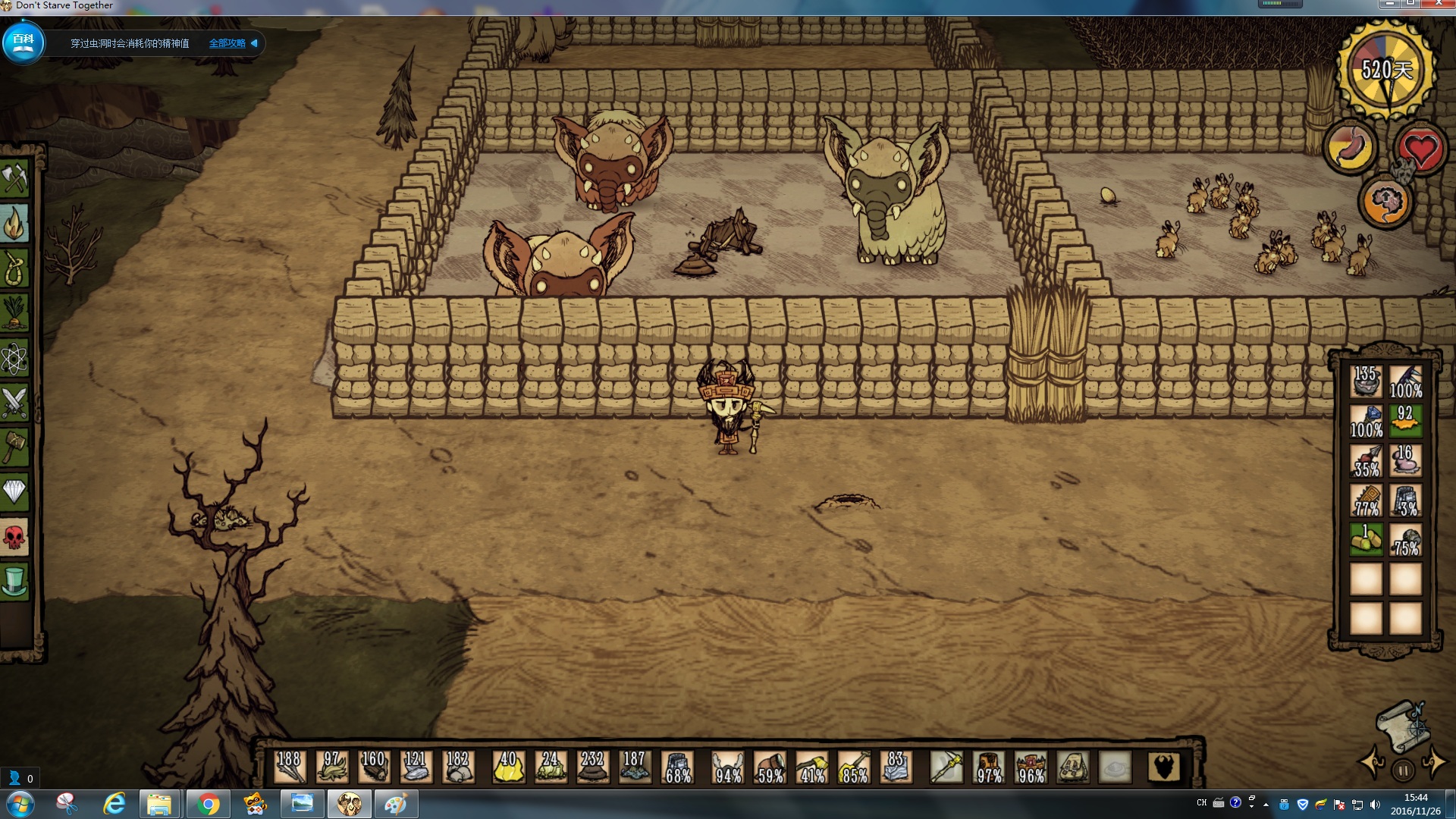
Task: Open the Refine diamond crafting tab
Action: 14,493
